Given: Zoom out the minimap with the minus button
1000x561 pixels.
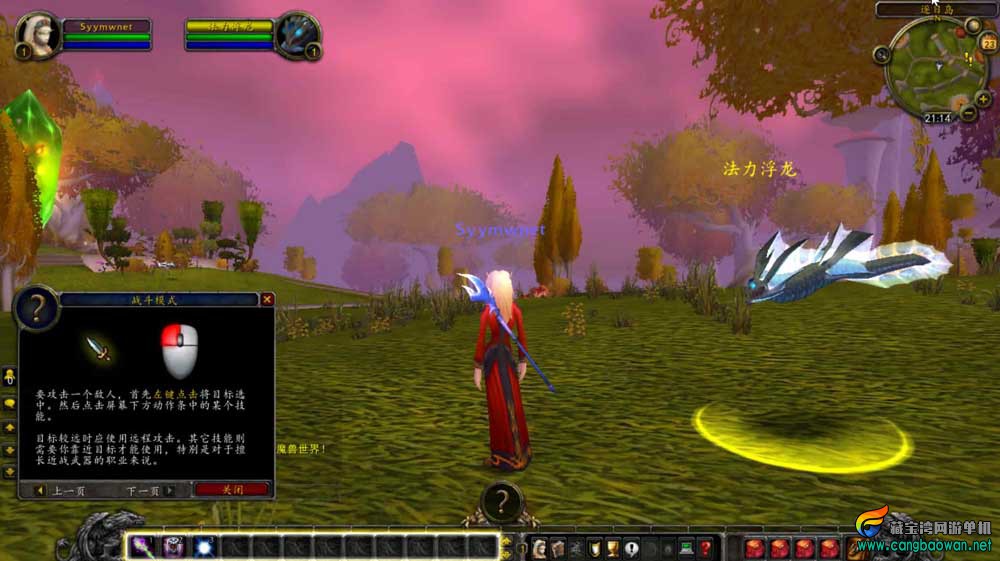Looking at the screenshot, I should coord(969,114).
